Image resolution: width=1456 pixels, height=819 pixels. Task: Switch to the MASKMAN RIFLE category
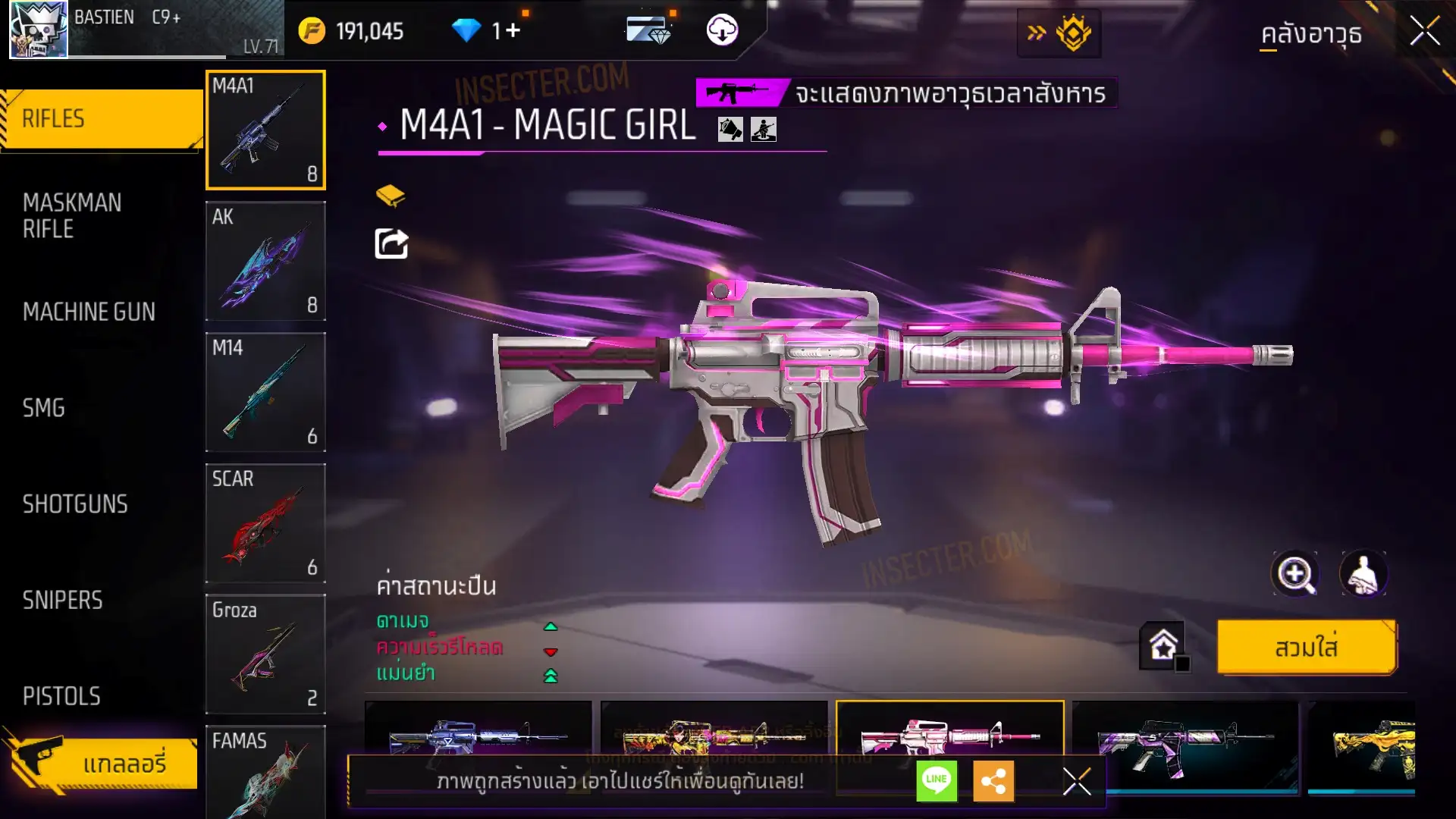(72, 215)
